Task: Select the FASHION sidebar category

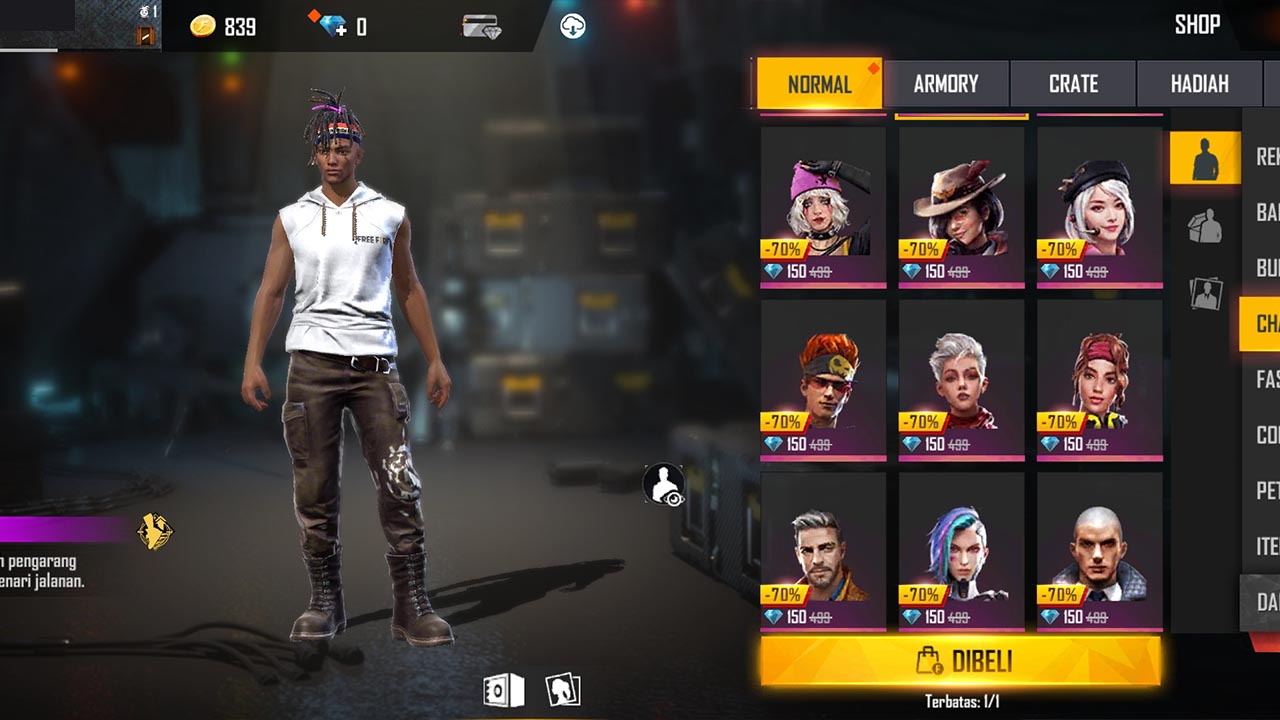Action: click(1266, 379)
